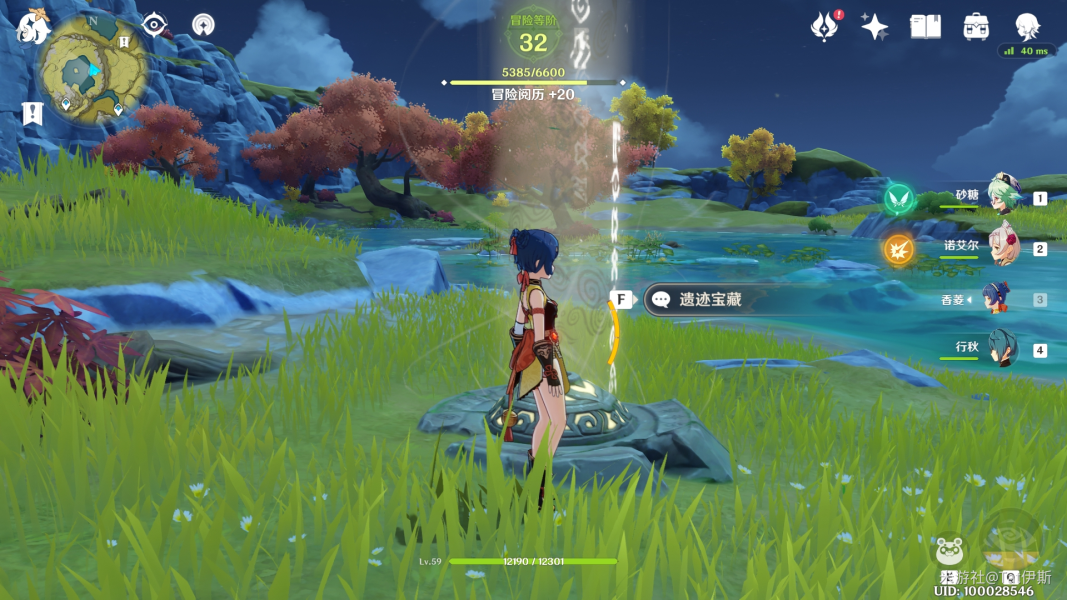Viewport: 1067px width, 600px height.
Task: Open the book-shaped Adventurer Handbook icon
Action: tap(925, 27)
